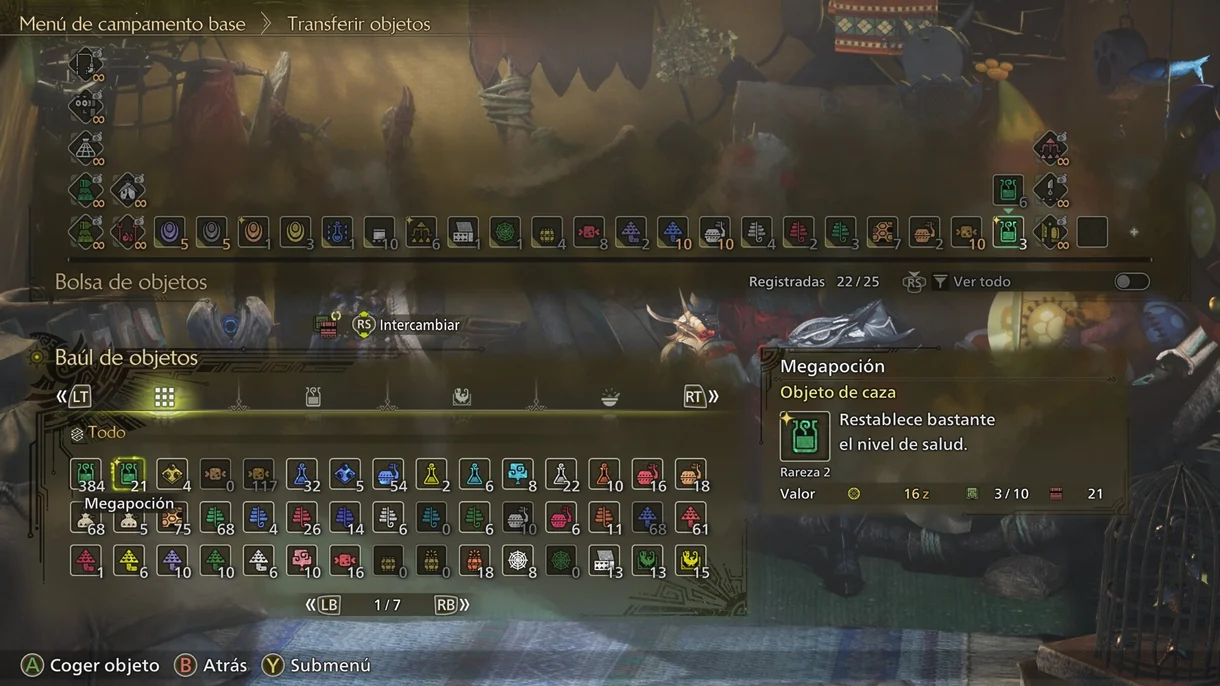Toggle the 'Ver todo' switch
The height and width of the screenshot is (686, 1220).
click(x=1131, y=281)
